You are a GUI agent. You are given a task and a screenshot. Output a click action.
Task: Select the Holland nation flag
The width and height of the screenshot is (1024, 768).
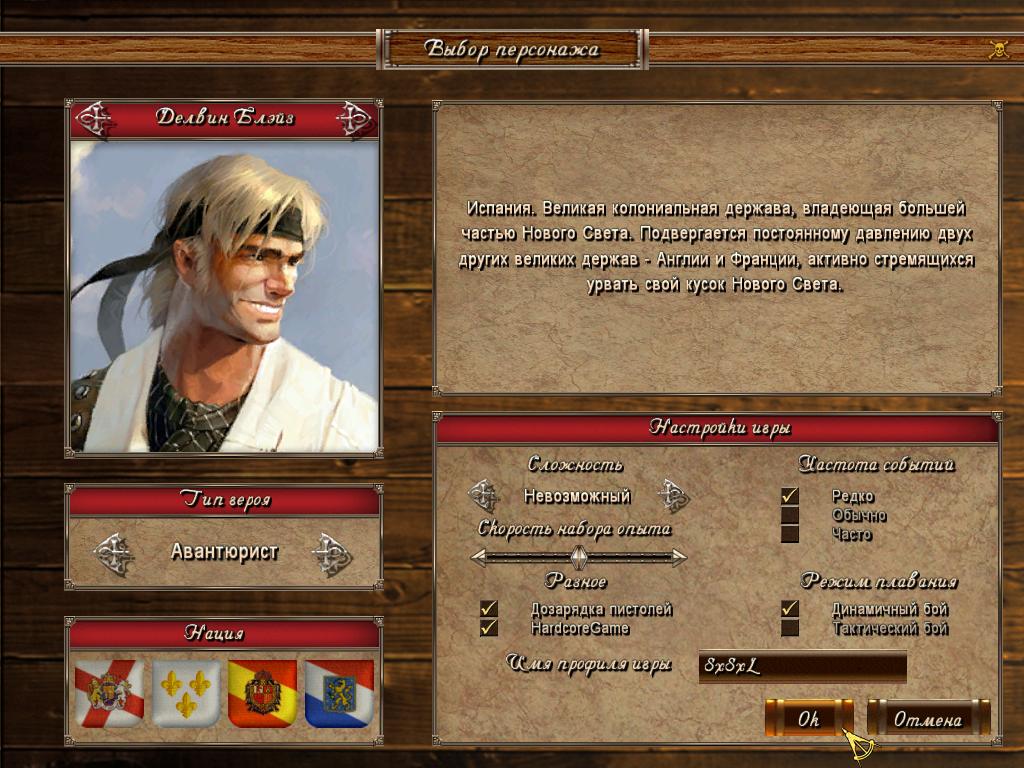click(339, 692)
